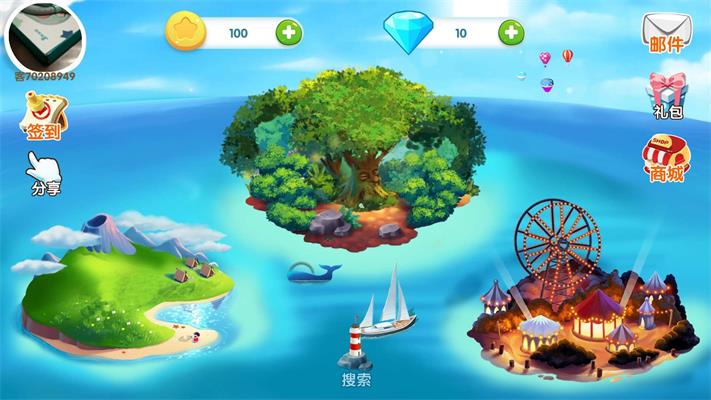Image resolution: width=711 pixels, height=400 pixels.
Task: Open the player avatar profile
Action: [x=44, y=34]
